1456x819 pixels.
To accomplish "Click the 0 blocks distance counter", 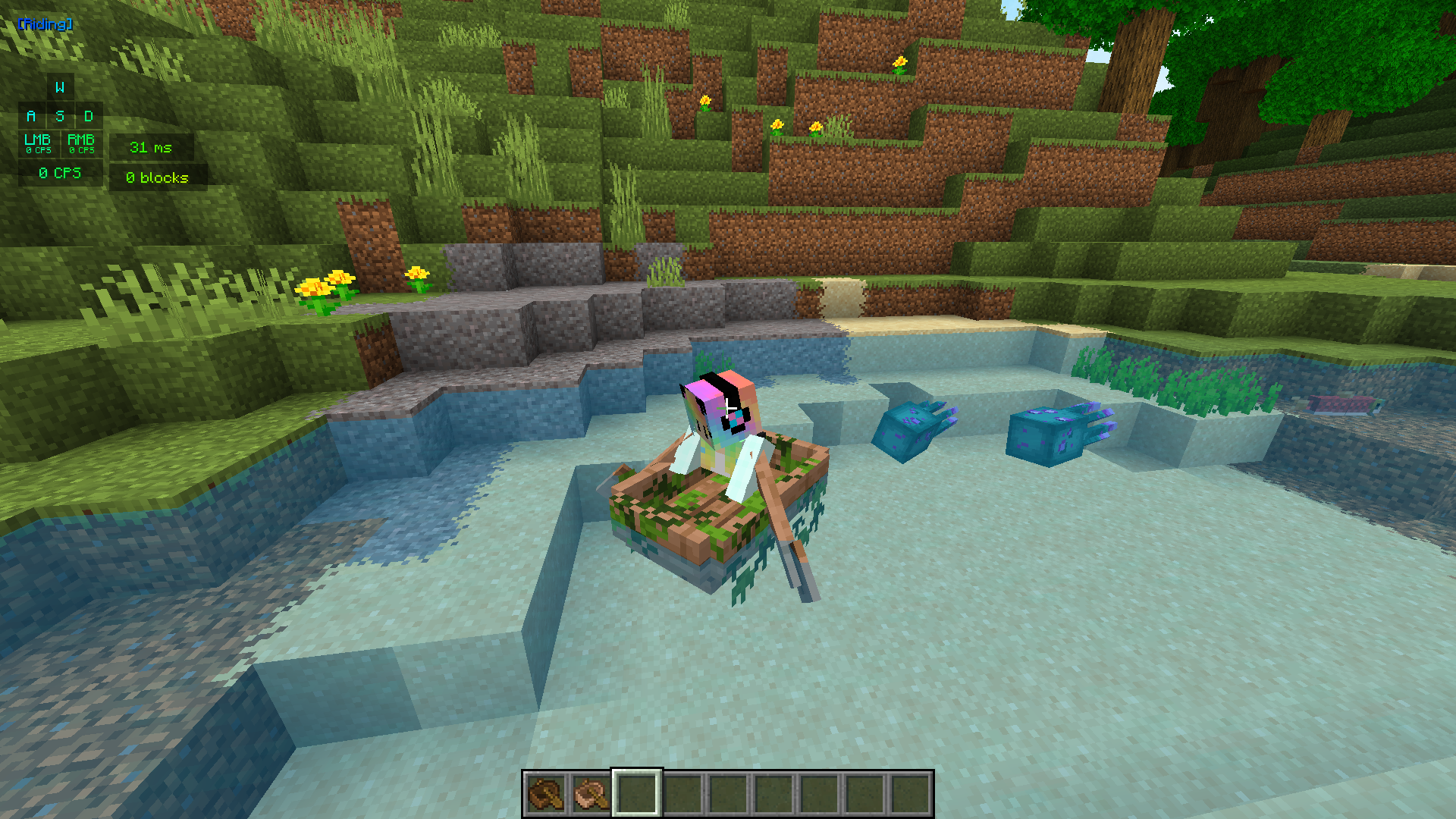I will [x=158, y=177].
